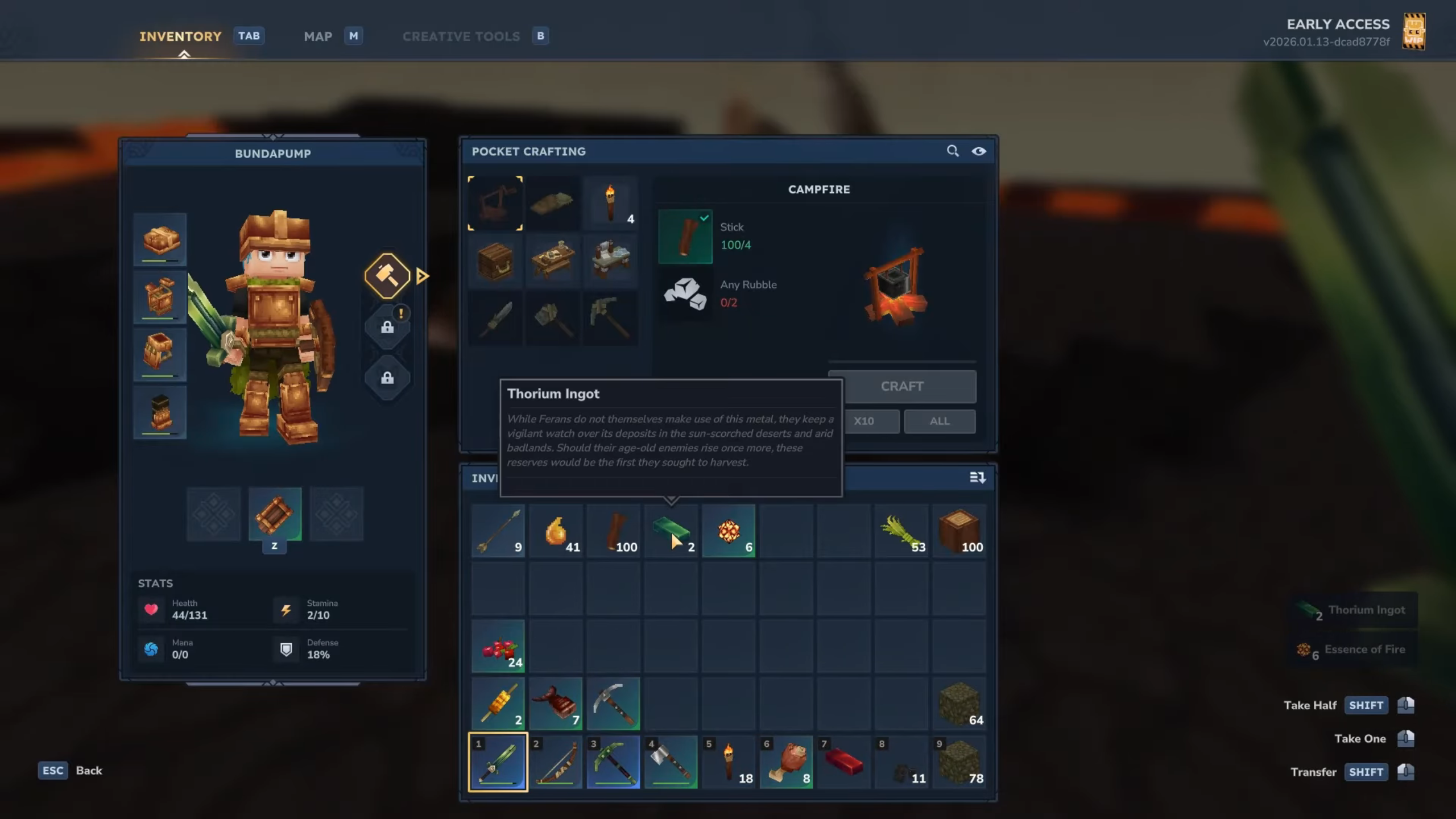Screen dimensions: 1456x819
Task: Select the Any Rubble ingredient slot
Action: pyautogui.click(x=685, y=293)
